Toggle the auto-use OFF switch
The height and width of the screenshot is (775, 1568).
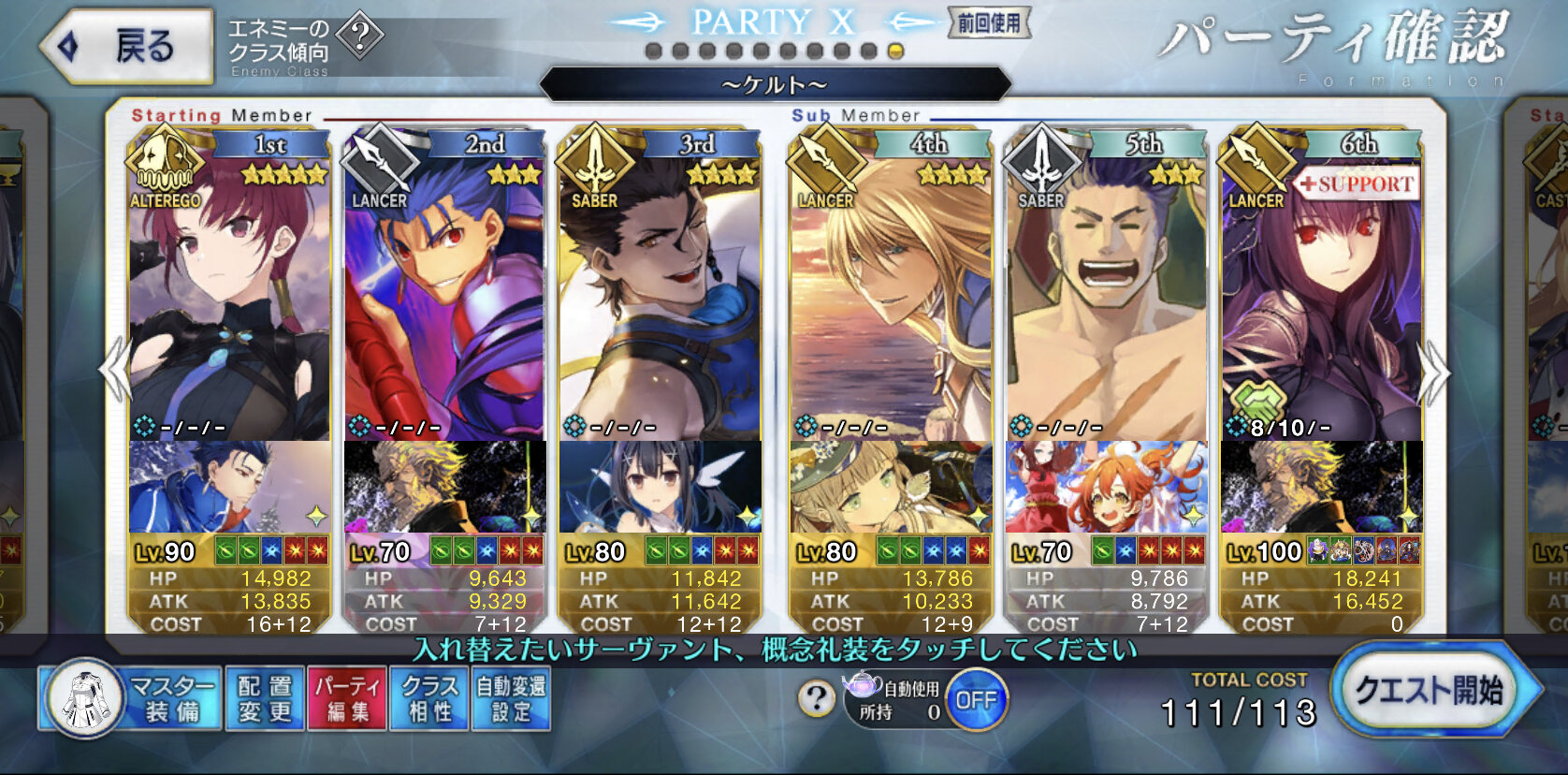pyautogui.click(x=976, y=700)
